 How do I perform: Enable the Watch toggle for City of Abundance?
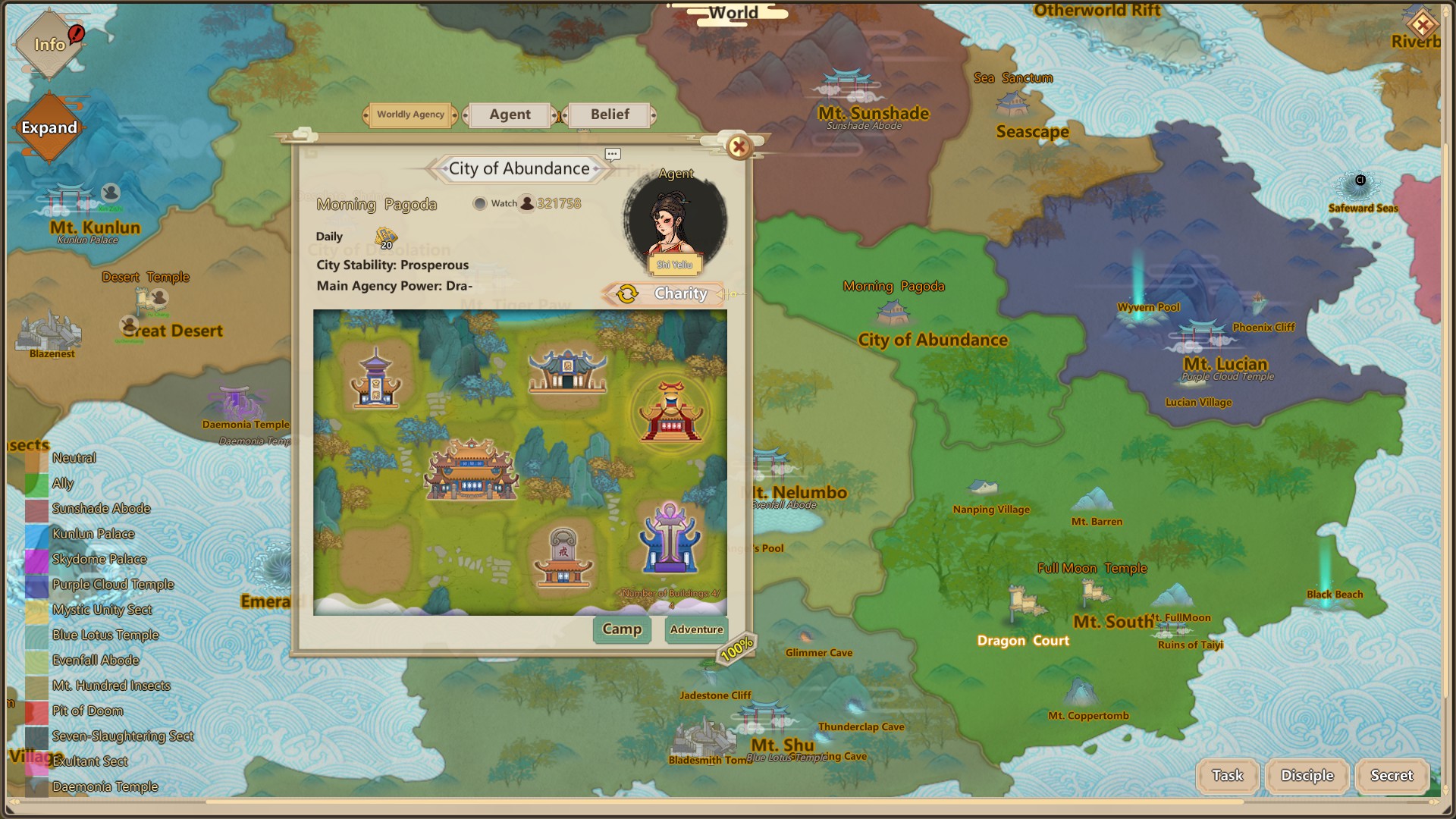(x=479, y=203)
